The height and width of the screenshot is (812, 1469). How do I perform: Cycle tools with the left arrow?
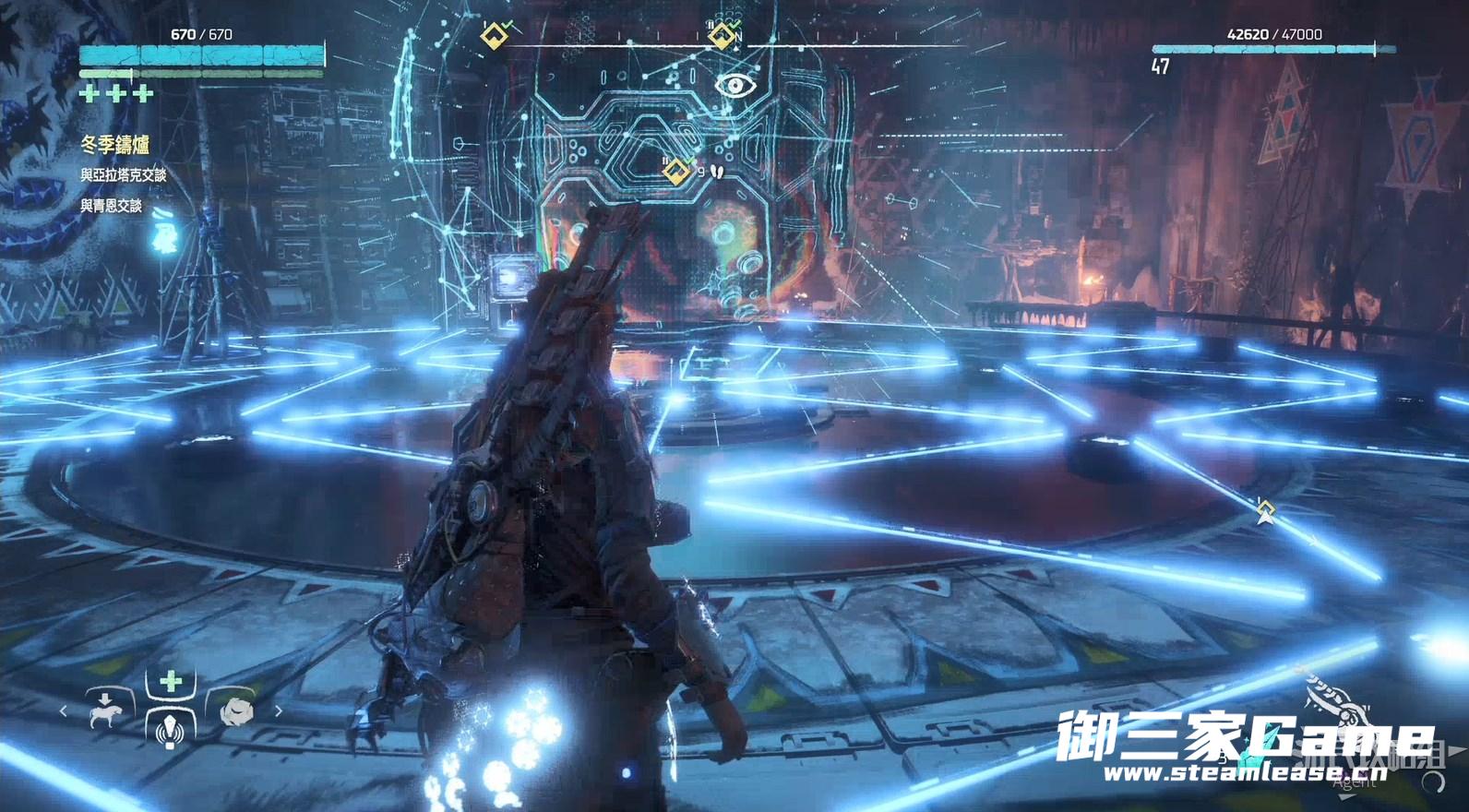point(63,711)
